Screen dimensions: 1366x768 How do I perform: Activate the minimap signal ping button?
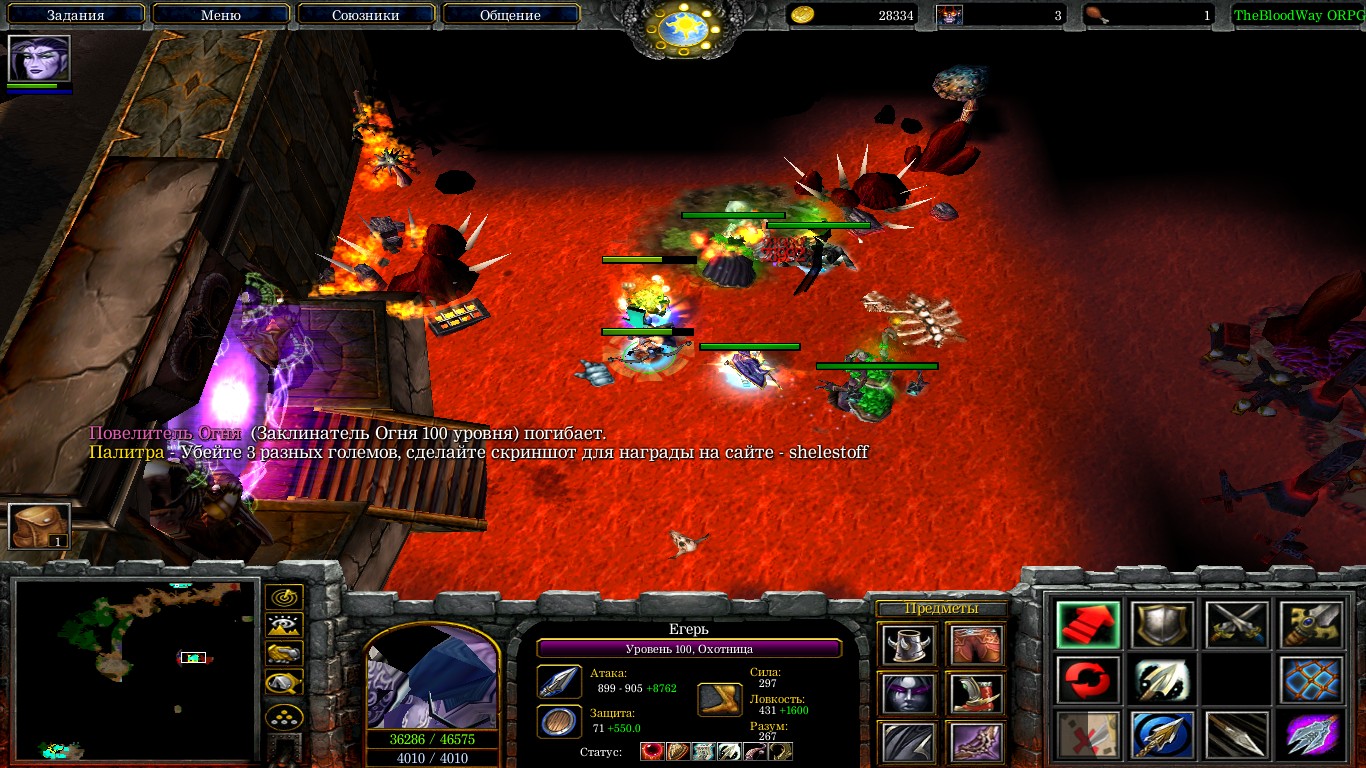click(x=284, y=597)
